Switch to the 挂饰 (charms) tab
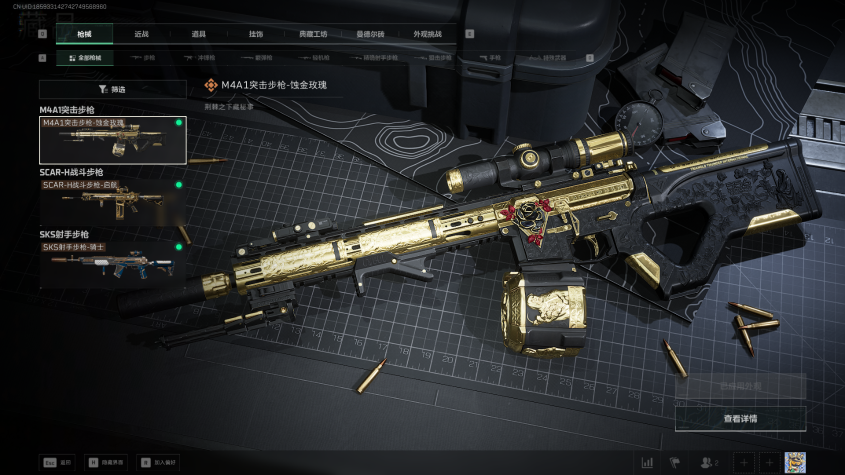The image size is (845, 475). (256, 34)
